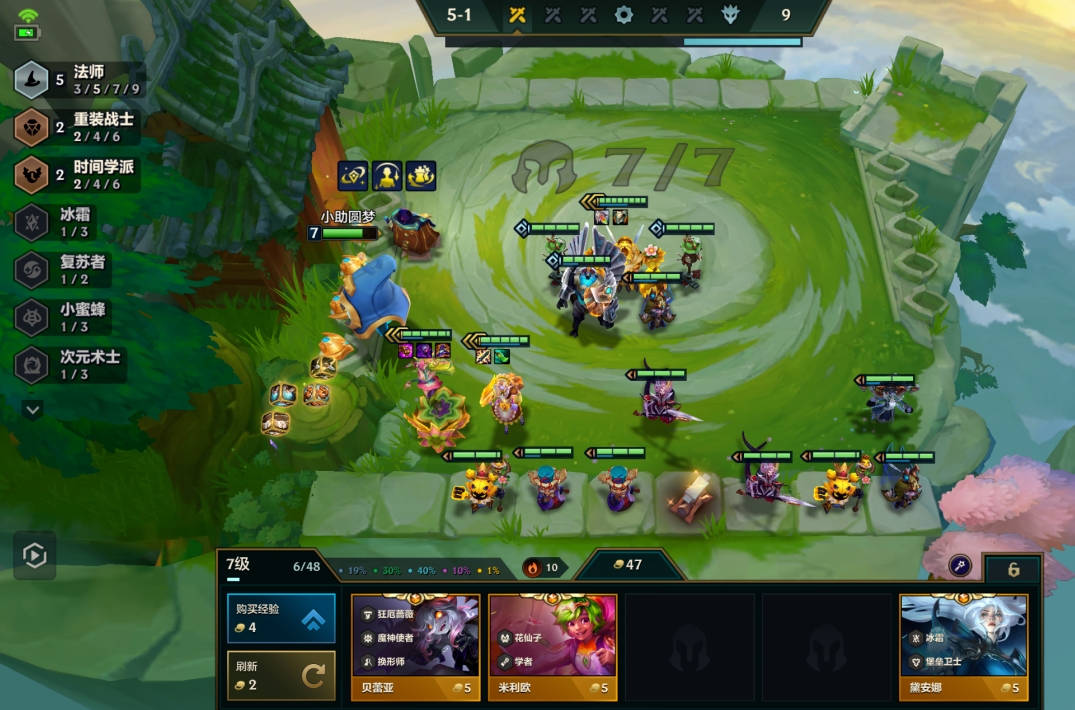Click the gear stage marker in the round tracker
Viewport: 1075px width, 710px height.
tap(623, 15)
